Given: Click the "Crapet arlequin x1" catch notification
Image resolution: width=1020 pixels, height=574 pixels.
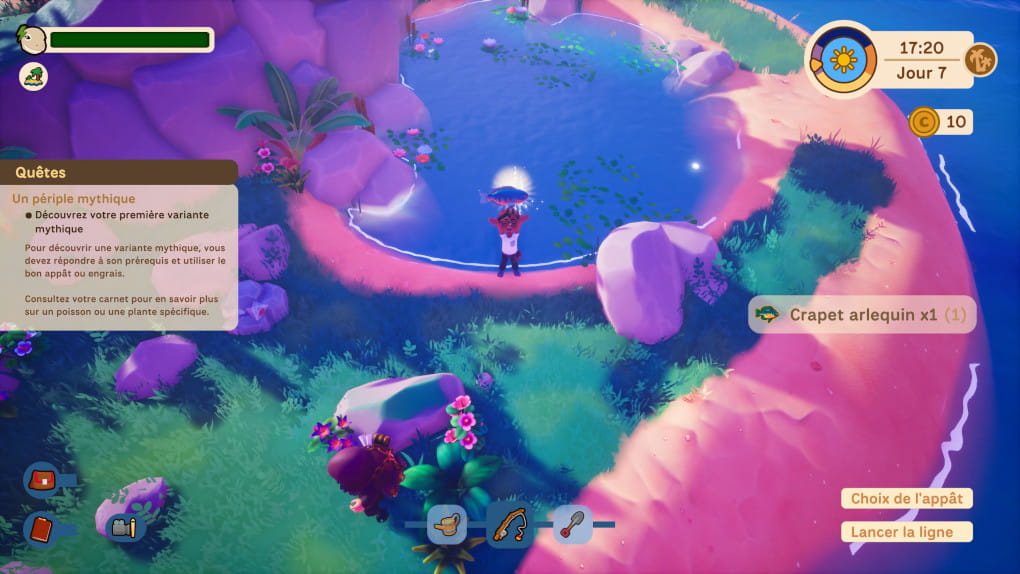Looking at the screenshot, I should [x=861, y=314].
